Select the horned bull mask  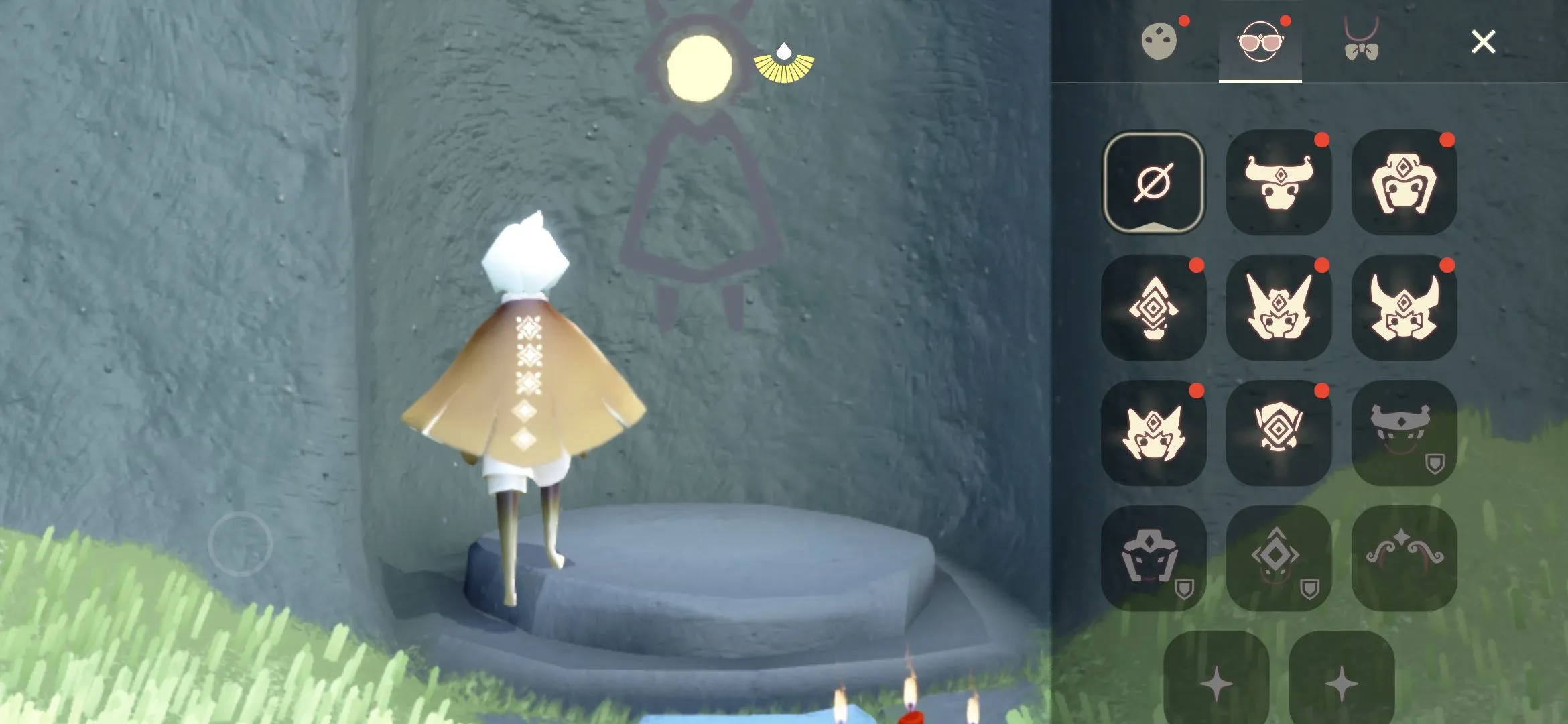tap(1279, 182)
